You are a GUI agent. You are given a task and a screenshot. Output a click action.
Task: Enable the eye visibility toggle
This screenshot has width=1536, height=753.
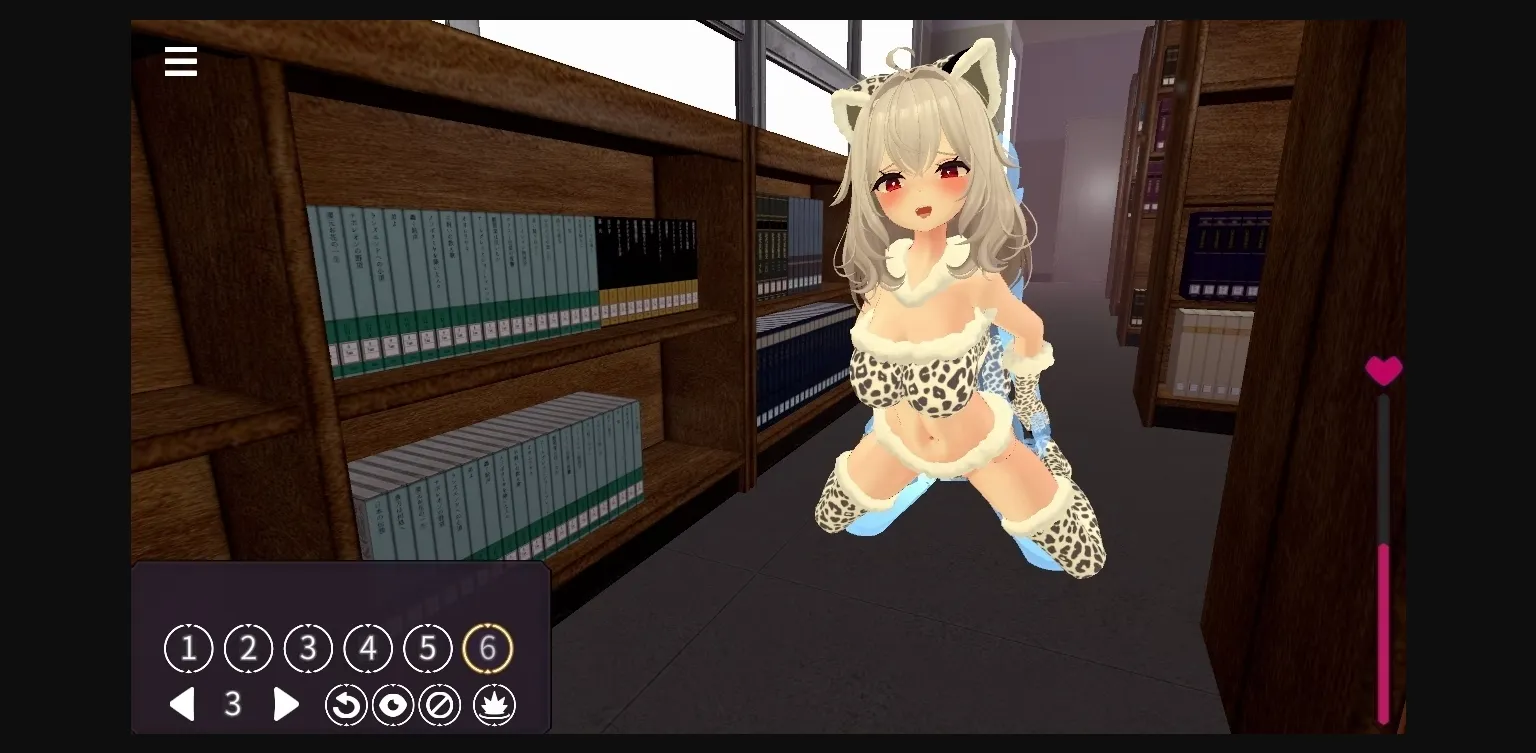click(393, 704)
